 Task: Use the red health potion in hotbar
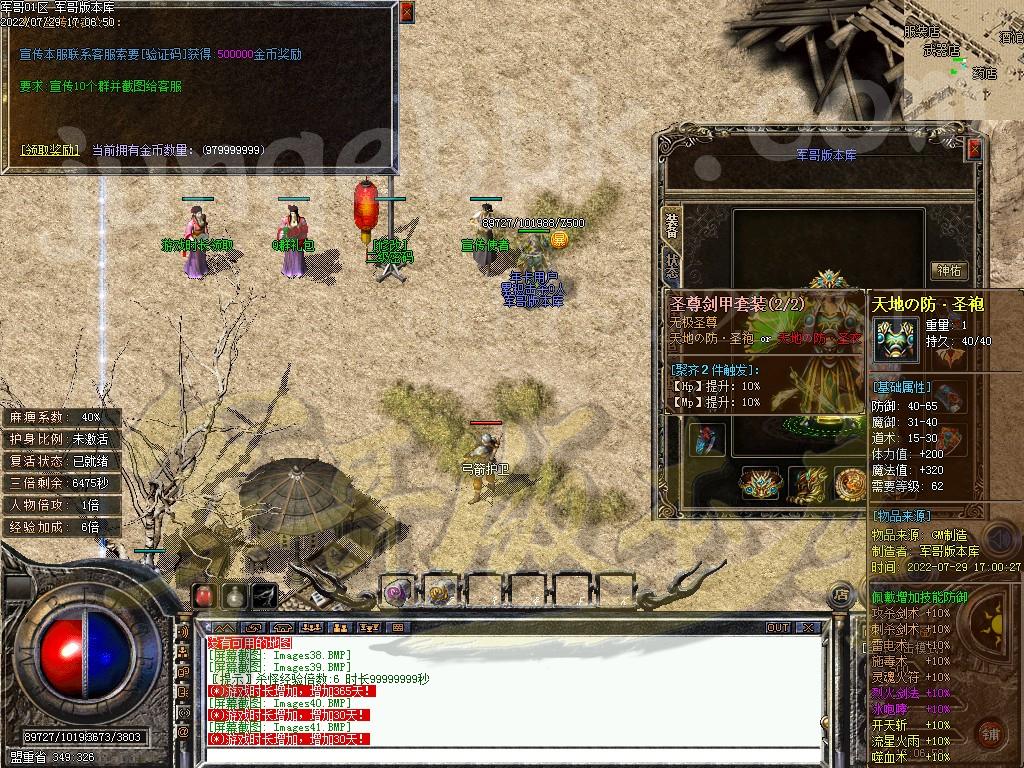pos(204,595)
